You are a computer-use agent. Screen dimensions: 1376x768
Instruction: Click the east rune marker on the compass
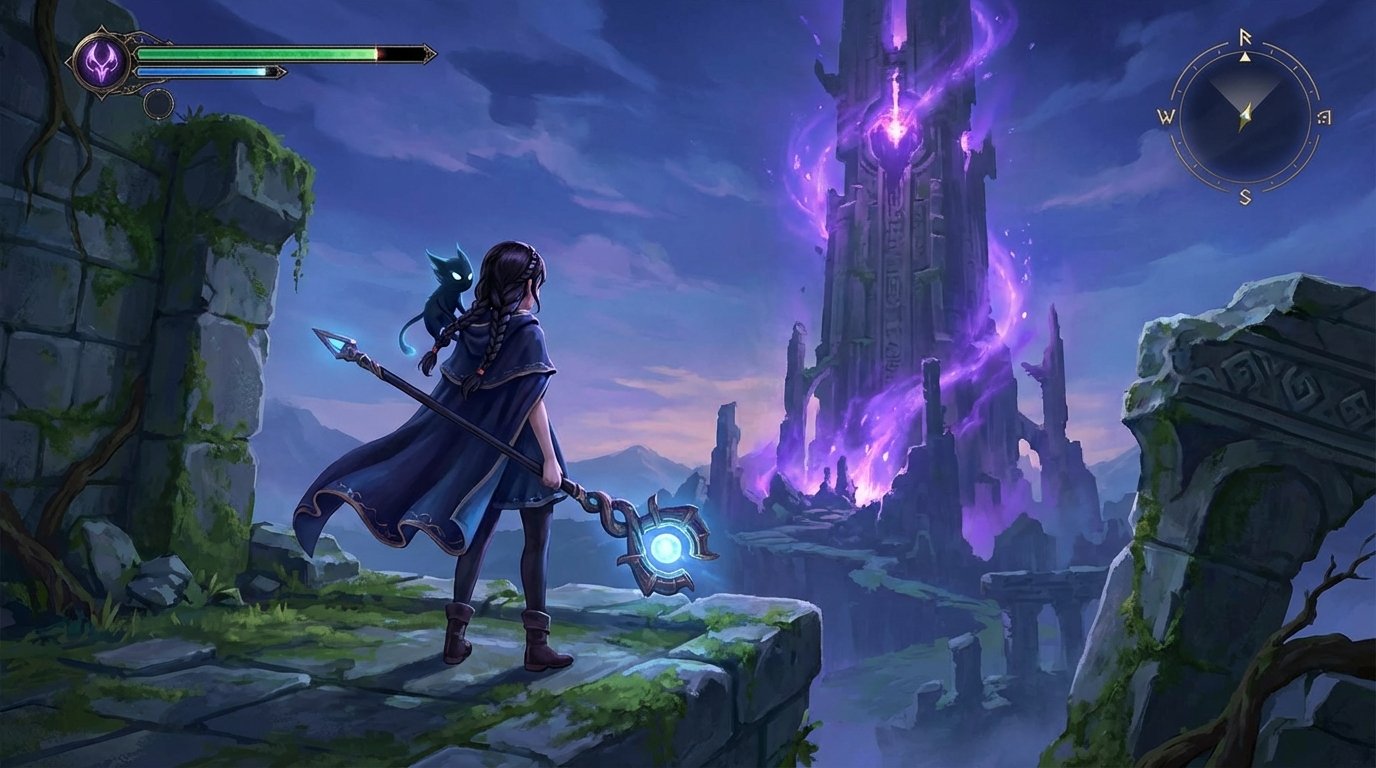(1323, 117)
